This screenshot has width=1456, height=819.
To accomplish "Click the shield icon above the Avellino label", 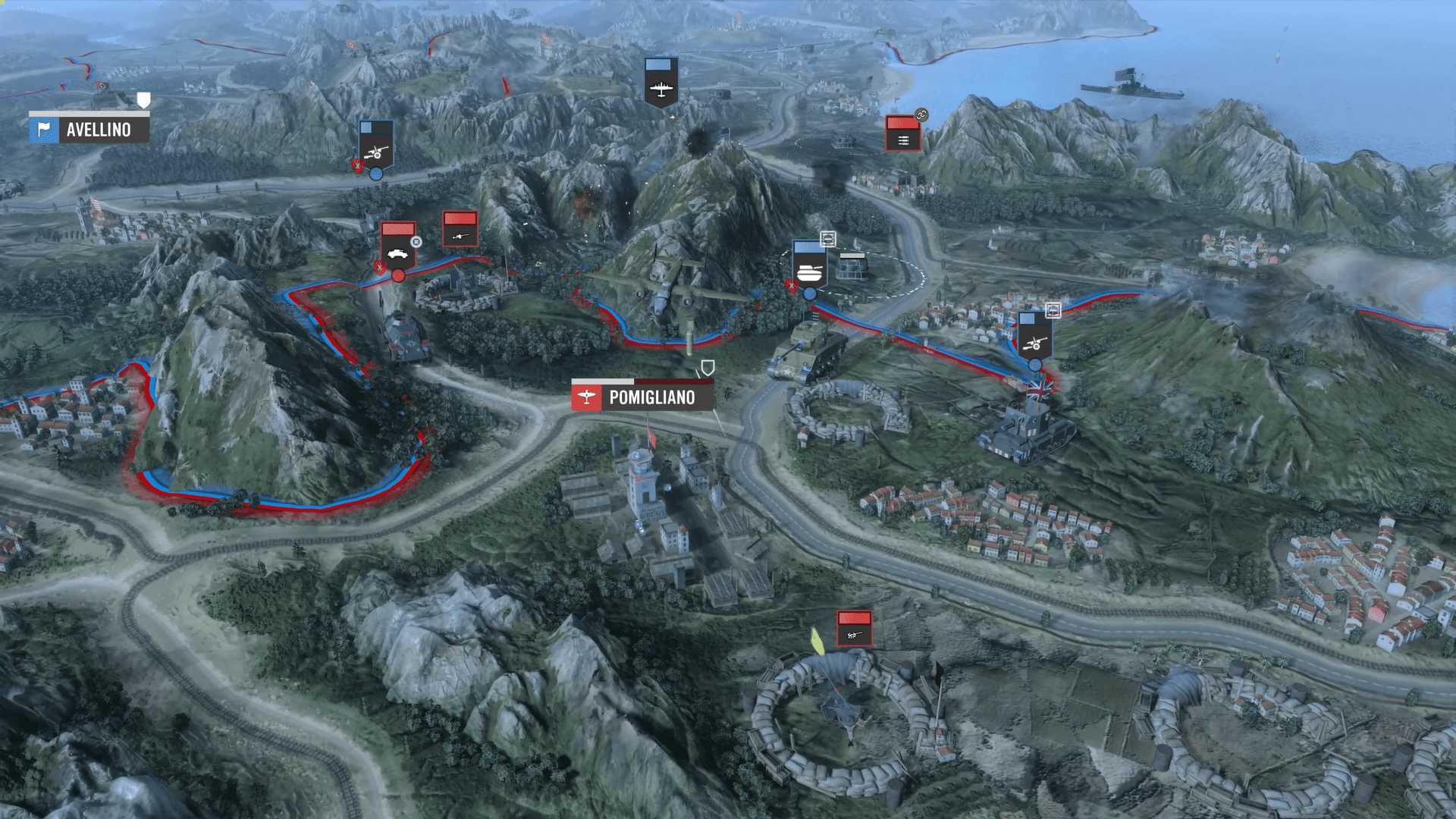I will click(x=143, y=99).
